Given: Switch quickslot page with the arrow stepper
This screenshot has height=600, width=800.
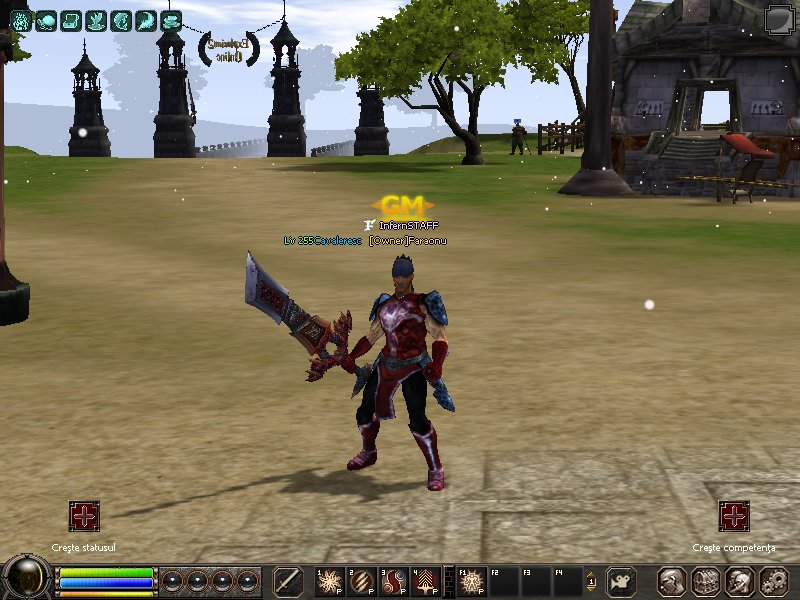Looking at the screenshot, I should [x=591, y=581].
